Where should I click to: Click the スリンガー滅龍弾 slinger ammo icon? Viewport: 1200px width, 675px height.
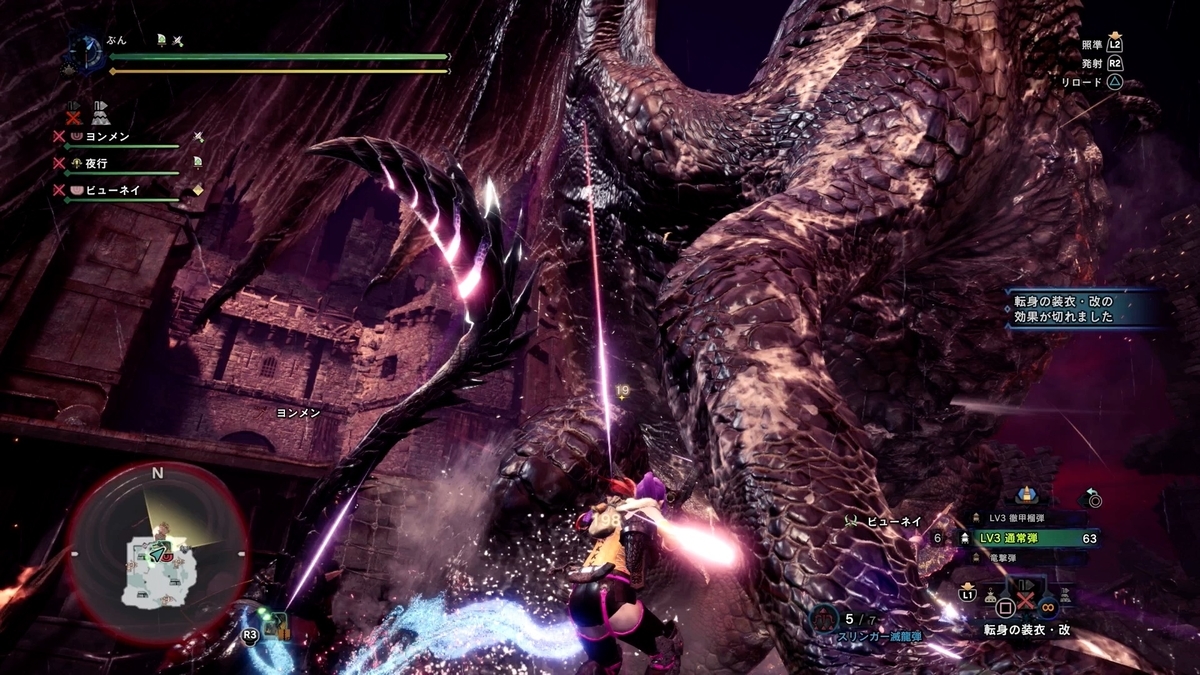click(824, 617)
